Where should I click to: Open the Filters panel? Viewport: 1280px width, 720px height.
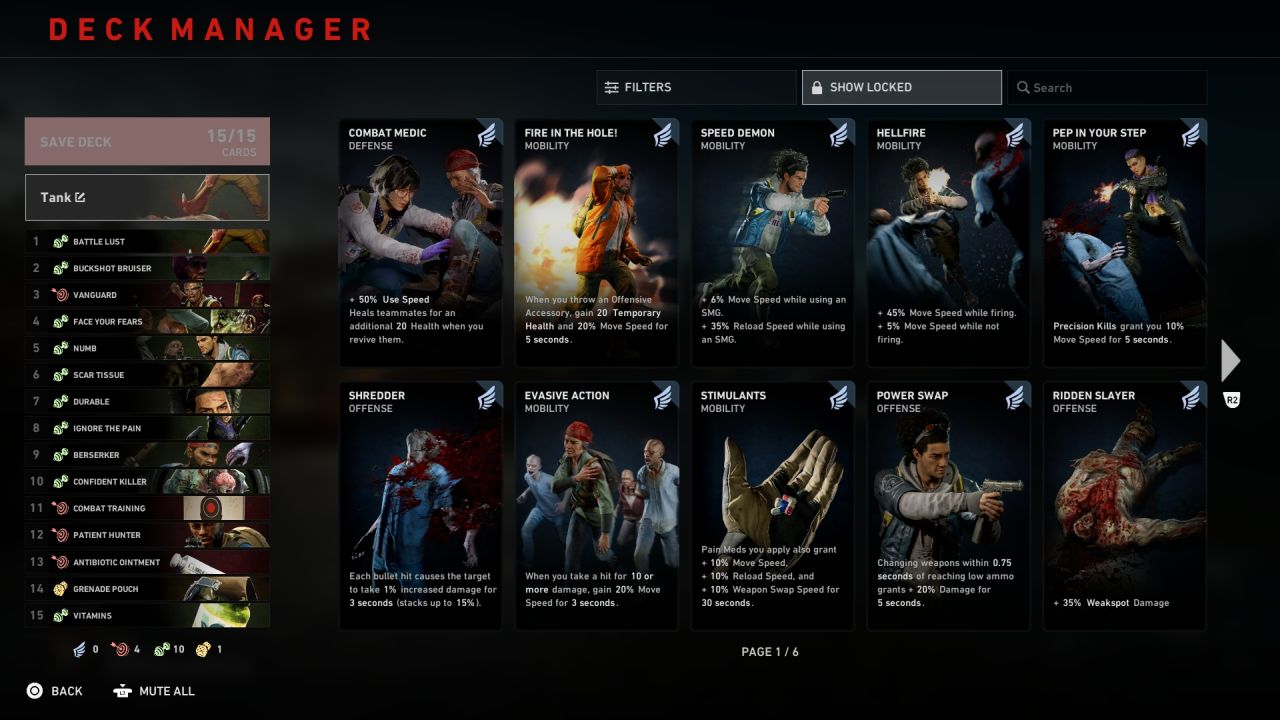click(x=696, y=87)
